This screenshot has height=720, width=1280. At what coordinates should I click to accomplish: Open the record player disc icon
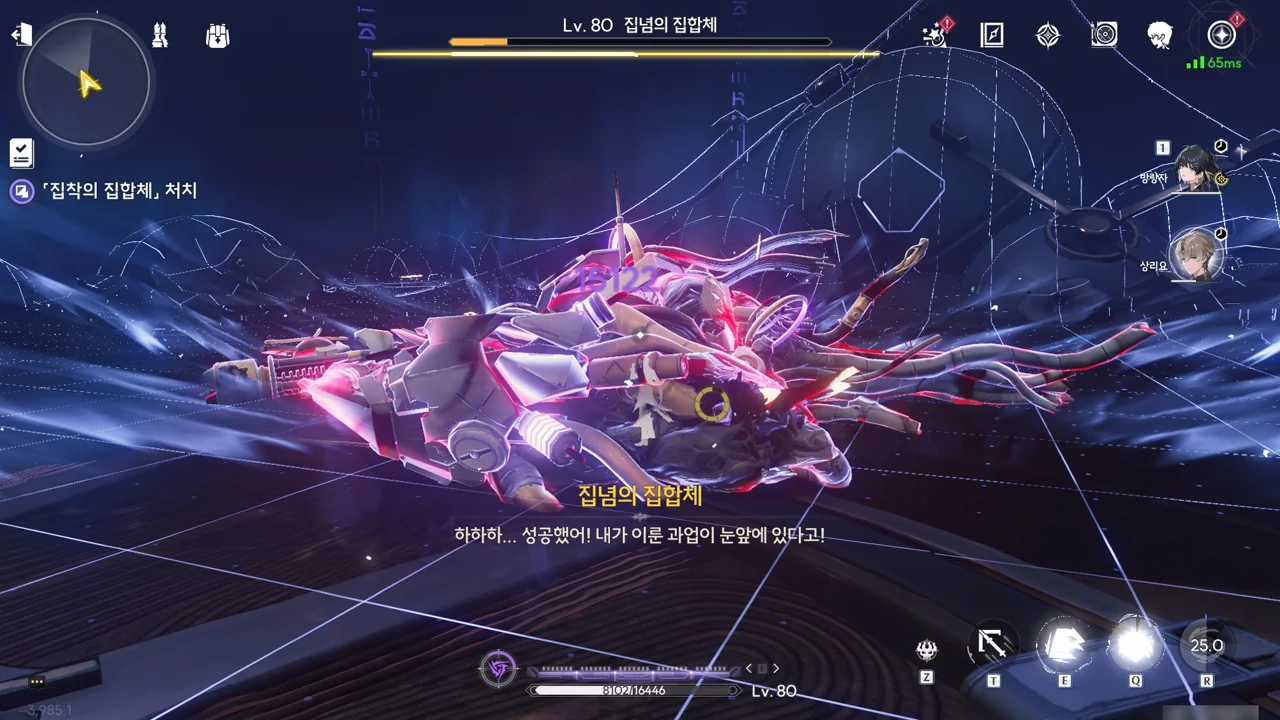1104,36
